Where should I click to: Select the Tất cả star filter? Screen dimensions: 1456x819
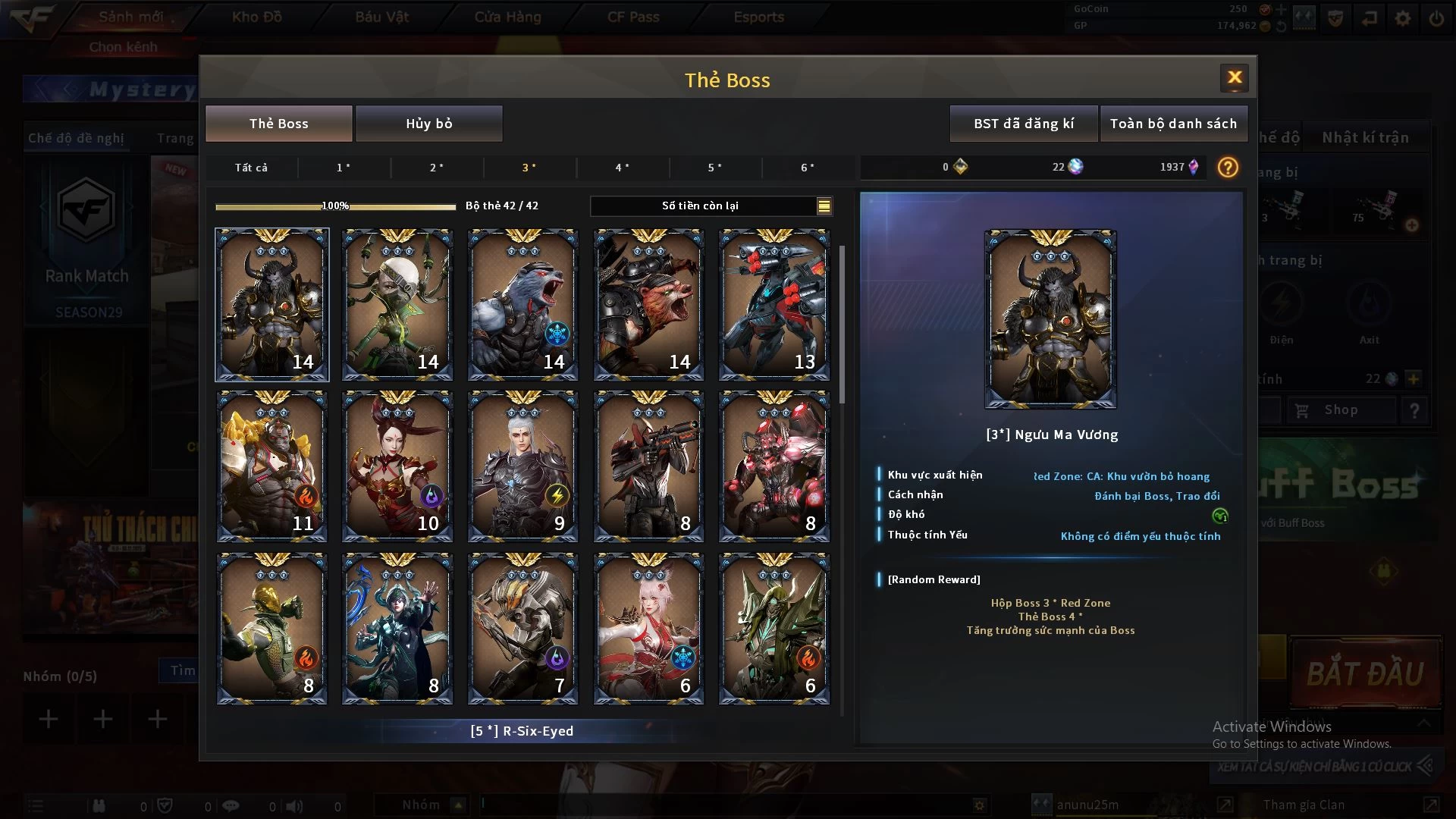coord(251,168)
